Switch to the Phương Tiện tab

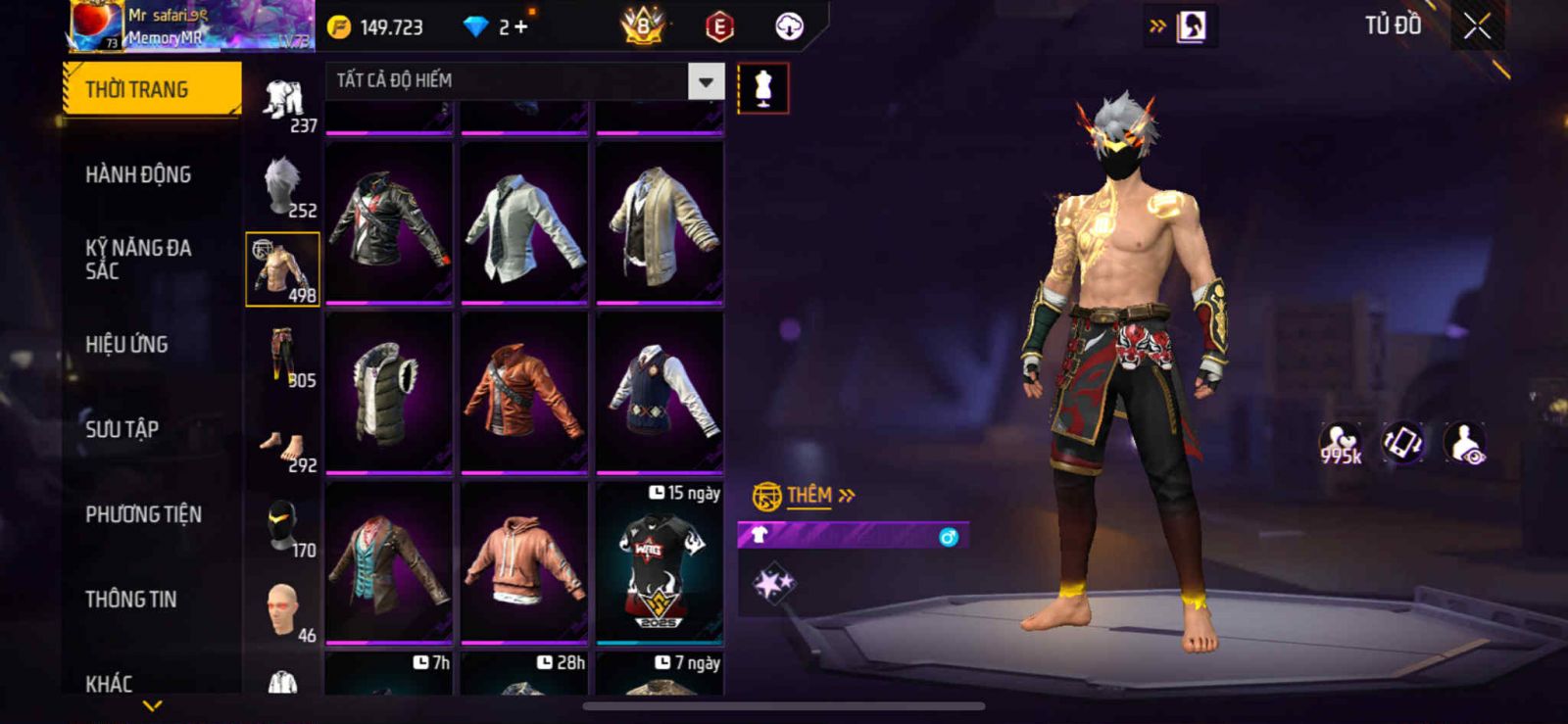(x=143, y=514)
